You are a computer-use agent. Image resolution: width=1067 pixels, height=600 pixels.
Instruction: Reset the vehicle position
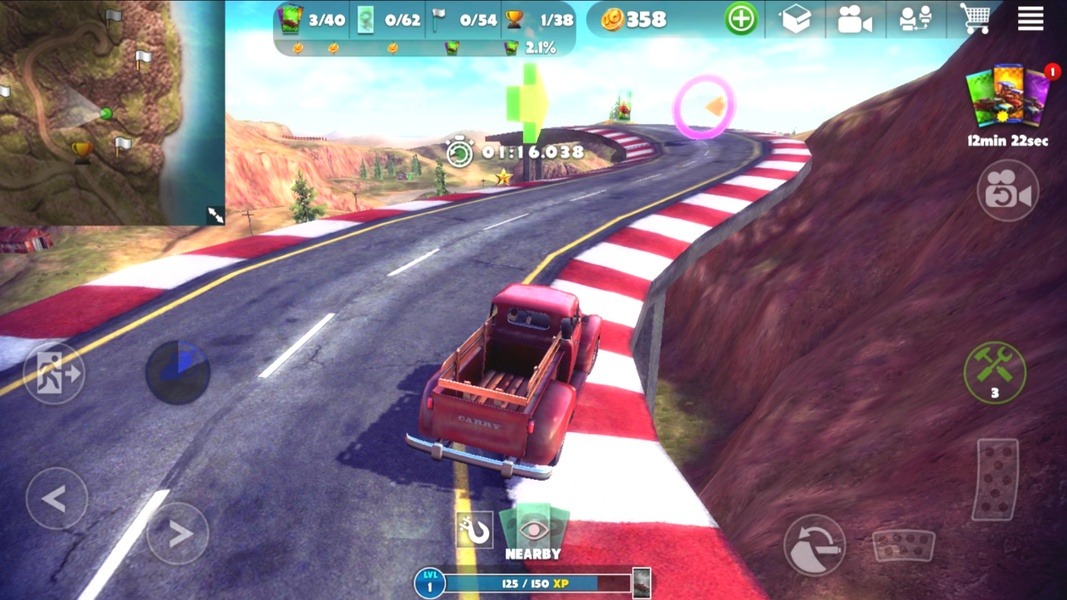click(814, 545)
